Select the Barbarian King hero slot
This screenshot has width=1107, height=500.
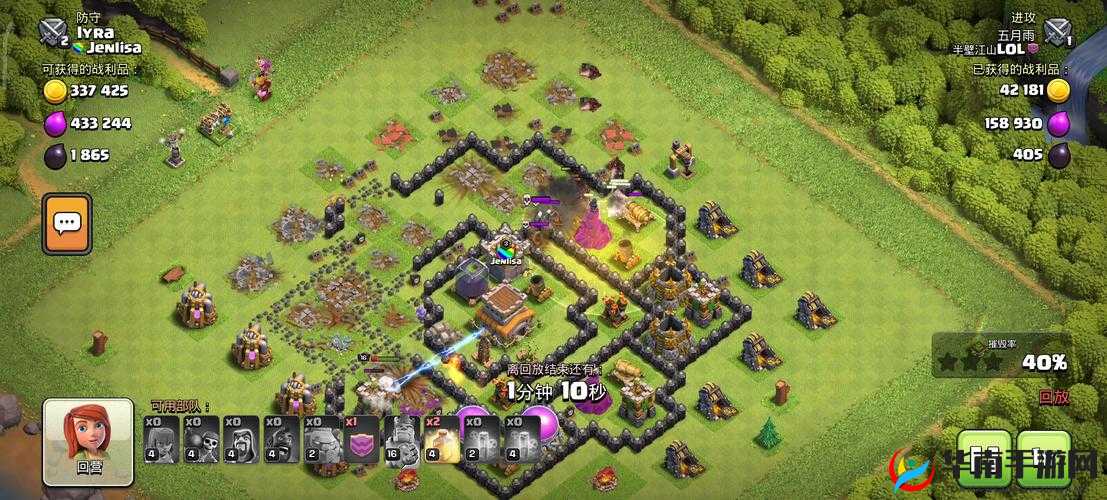pyautogui.click(x=401, y=439)
